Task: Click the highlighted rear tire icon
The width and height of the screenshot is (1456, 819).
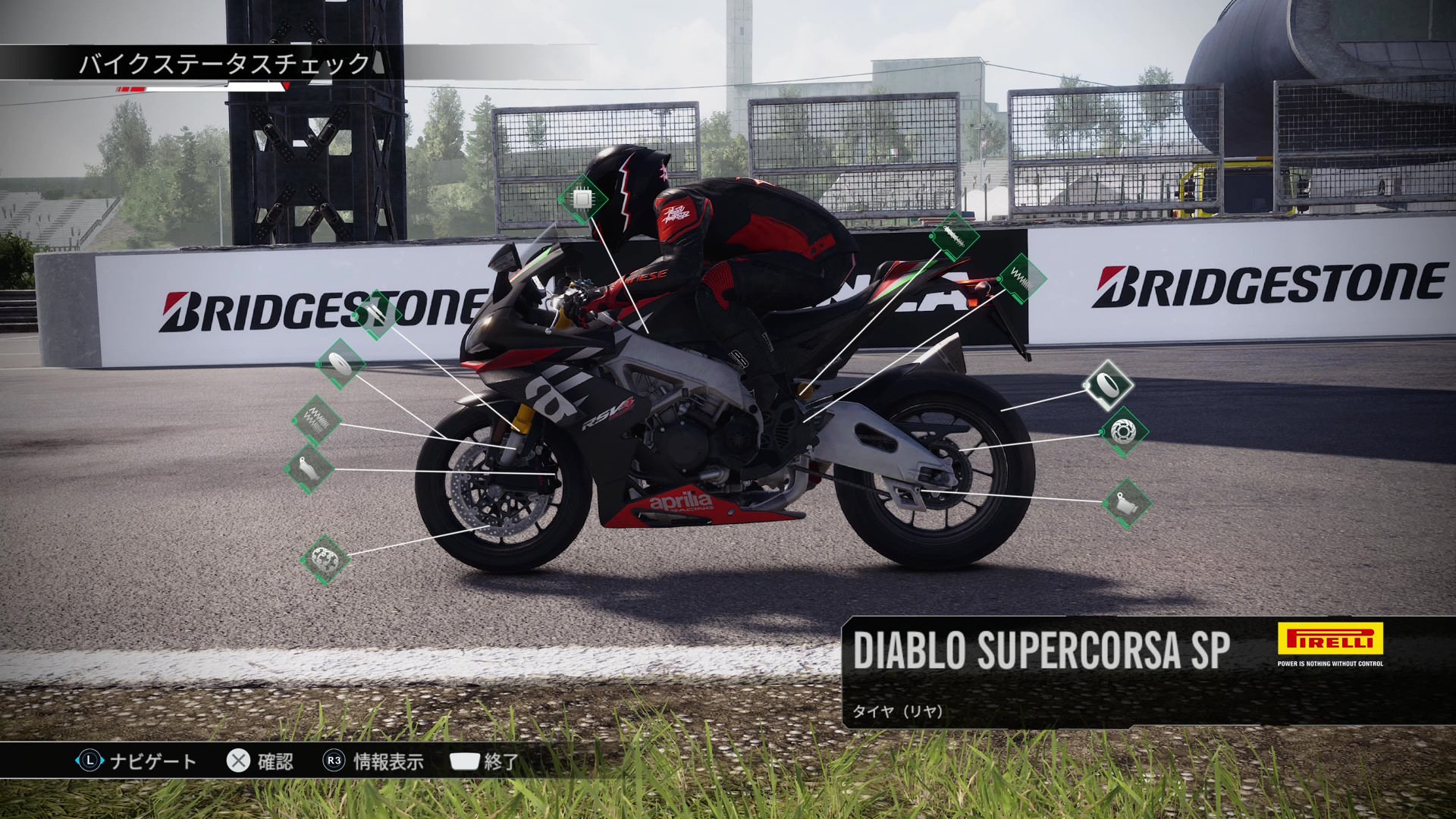Action: coord(1108,385)
